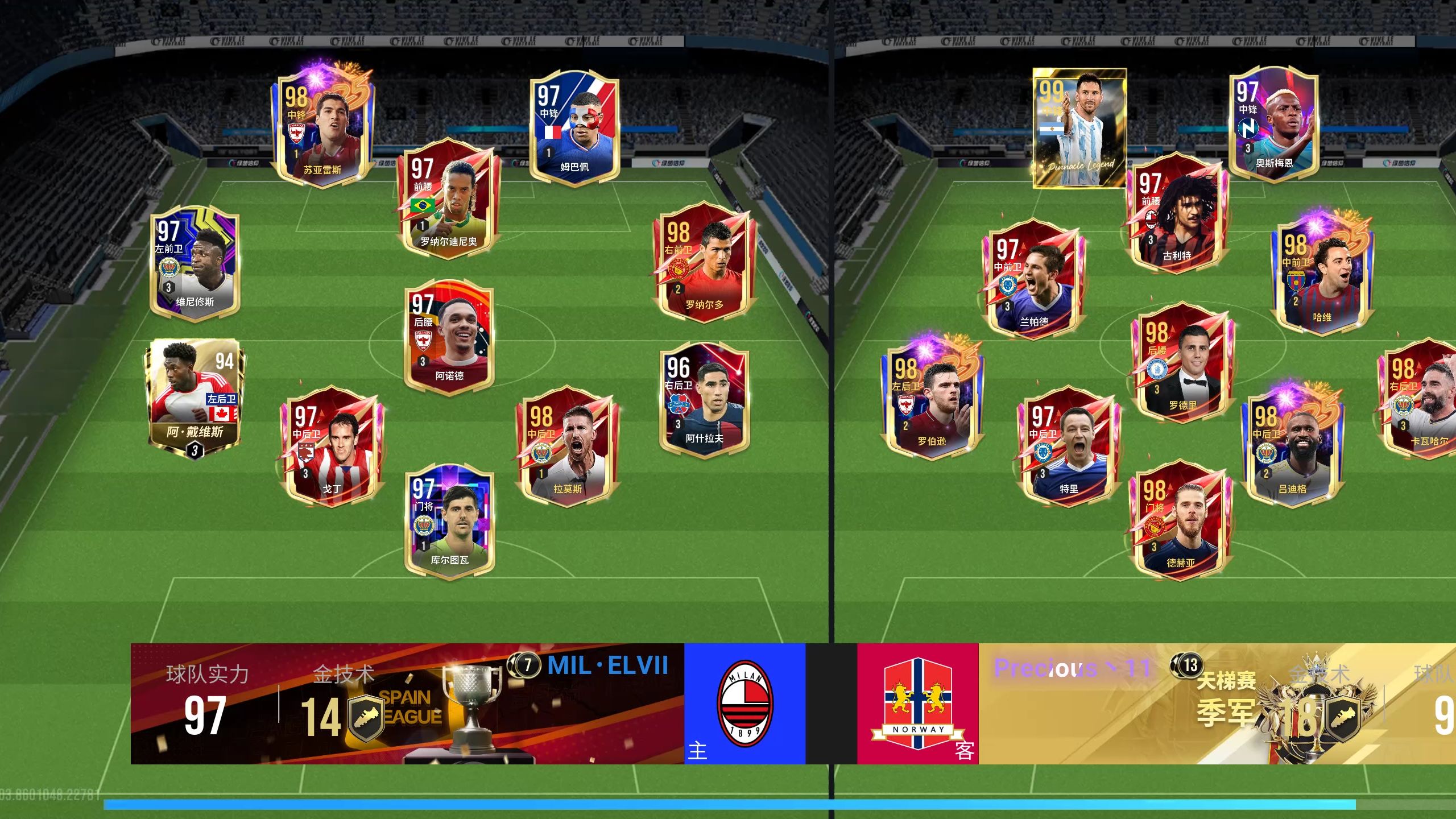Click the Norway away team crest
Image resolution: width=1456 pixels, height=819 pixels.
coord(918,704)
